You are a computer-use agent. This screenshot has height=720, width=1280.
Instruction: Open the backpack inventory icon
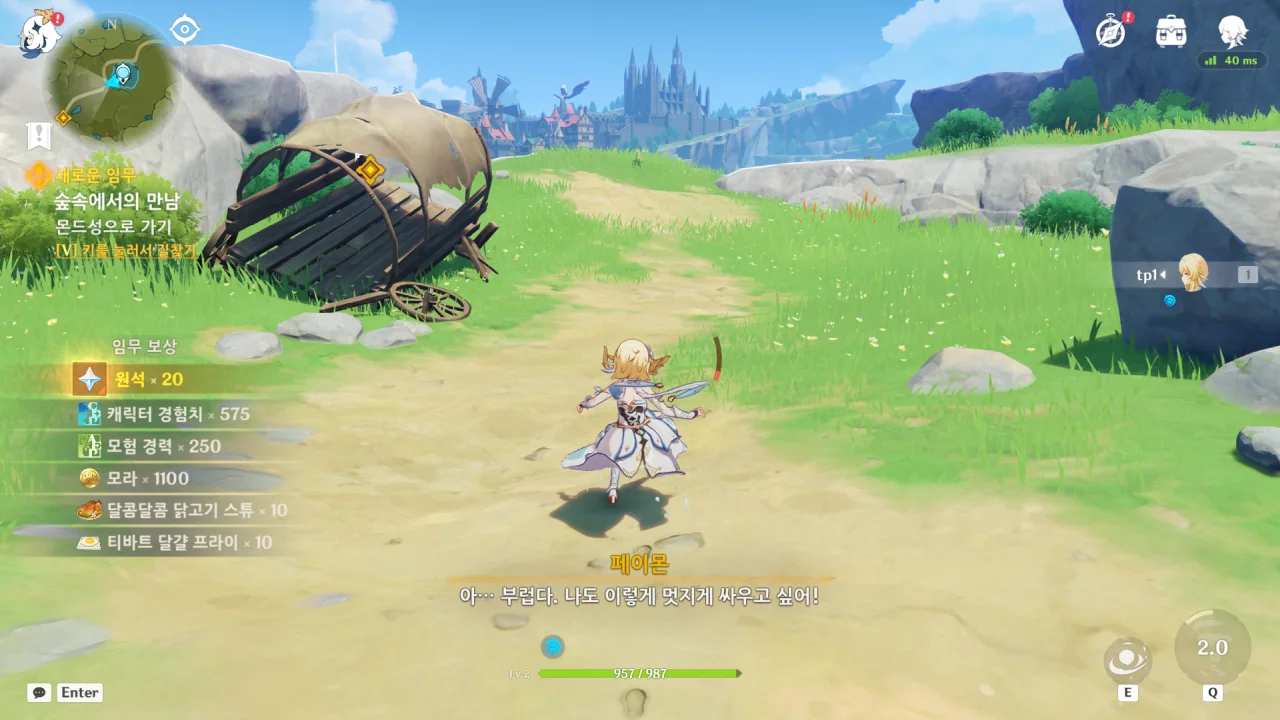coord(1171,32)
